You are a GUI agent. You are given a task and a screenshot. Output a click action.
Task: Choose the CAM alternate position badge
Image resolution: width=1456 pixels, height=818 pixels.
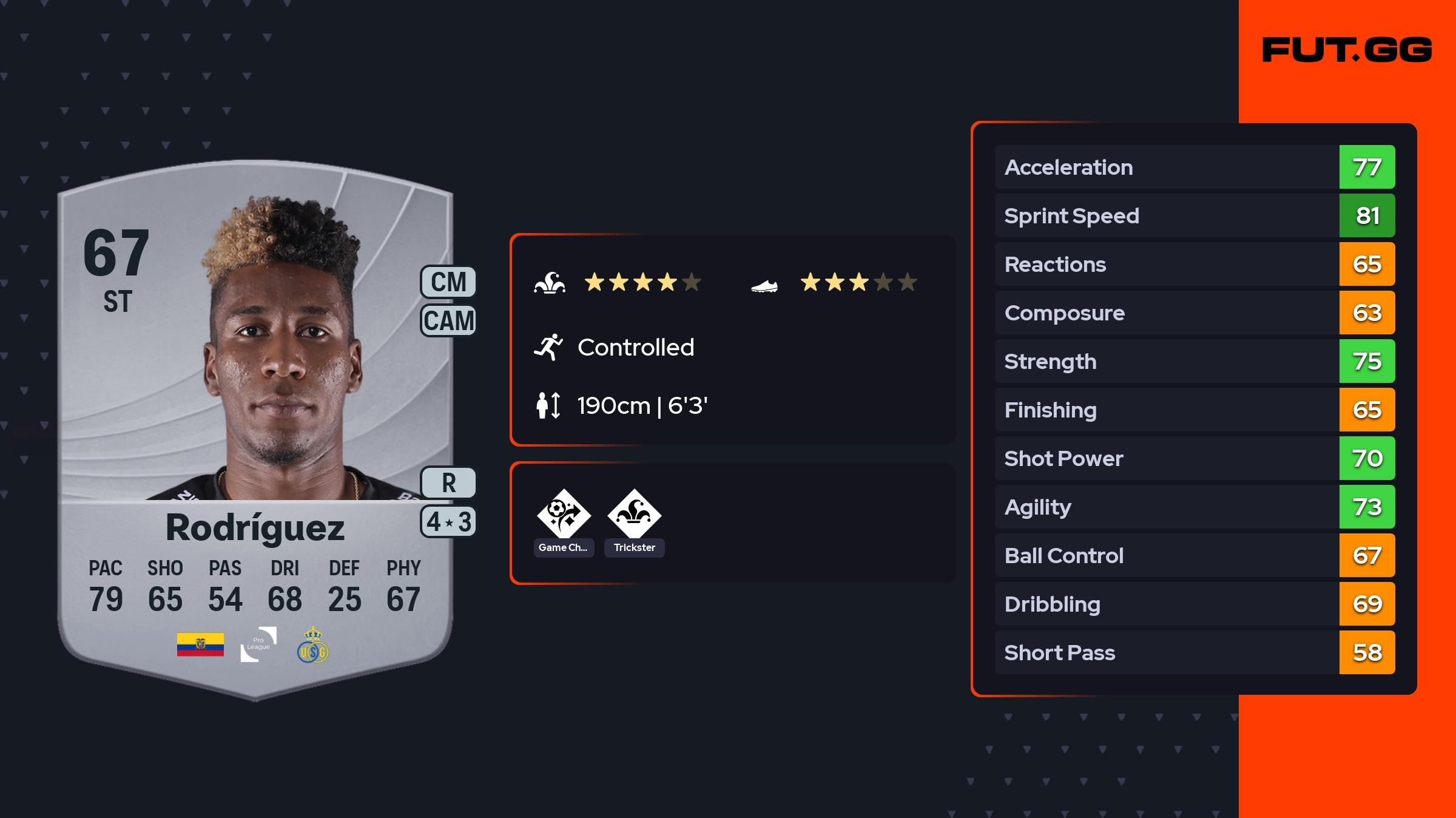click(448, 320)
